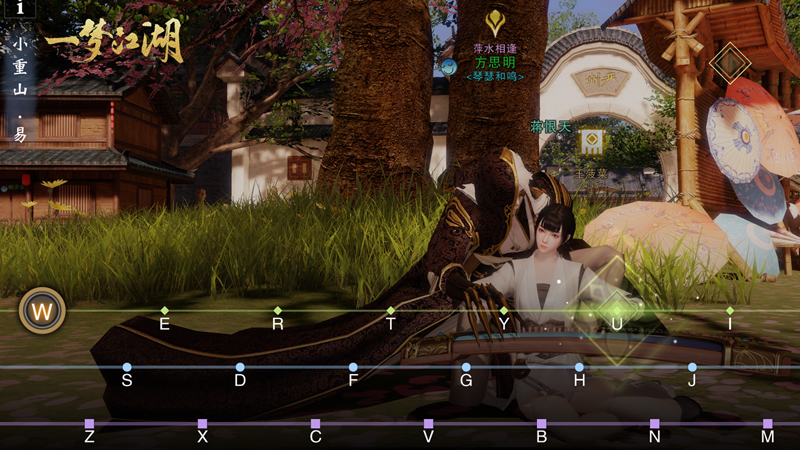Tap the blue circle note D
This screenshot has height=450, width=800.
240,367
